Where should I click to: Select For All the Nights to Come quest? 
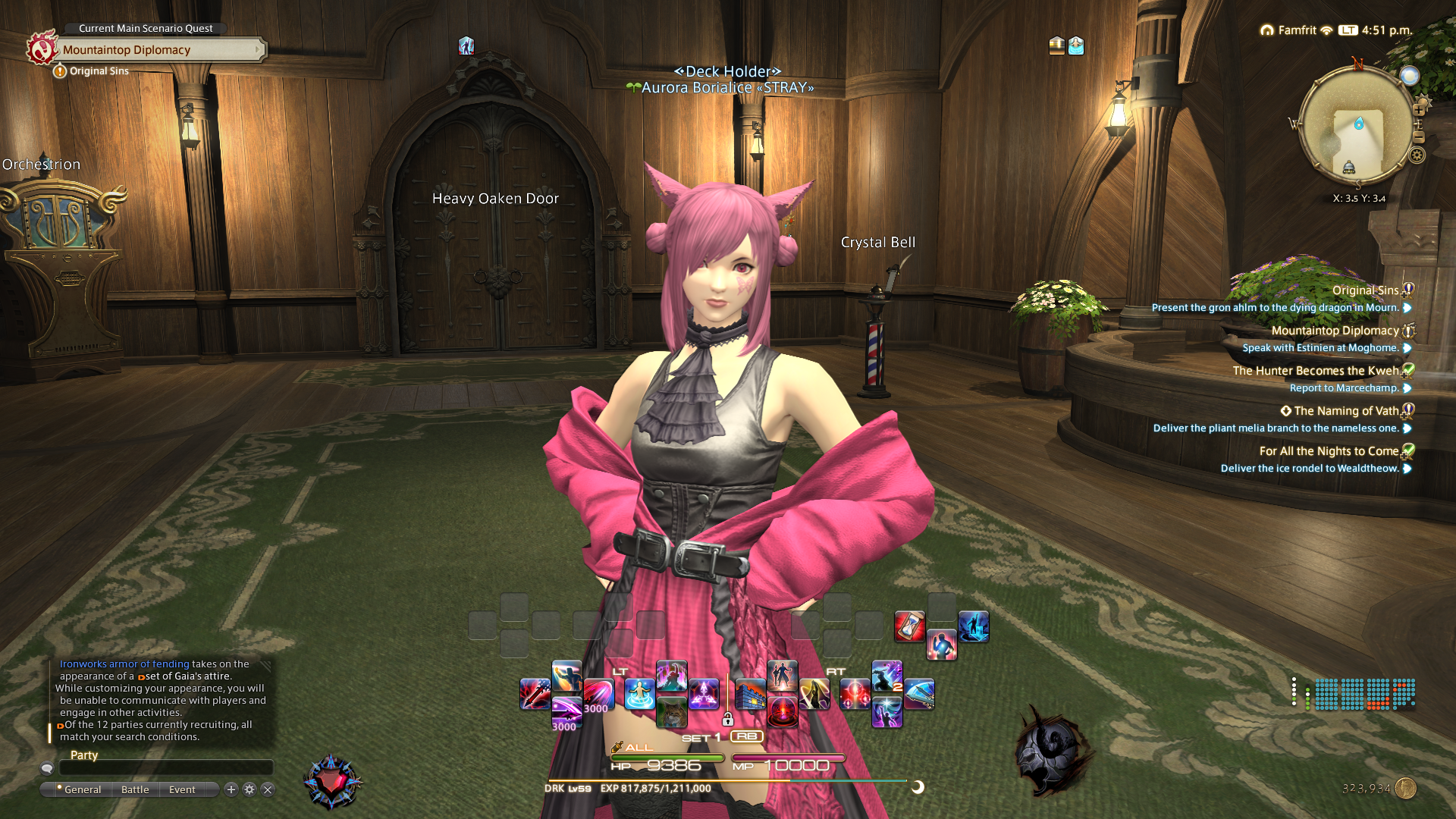pyautogui.click(x=1329, y=451)
